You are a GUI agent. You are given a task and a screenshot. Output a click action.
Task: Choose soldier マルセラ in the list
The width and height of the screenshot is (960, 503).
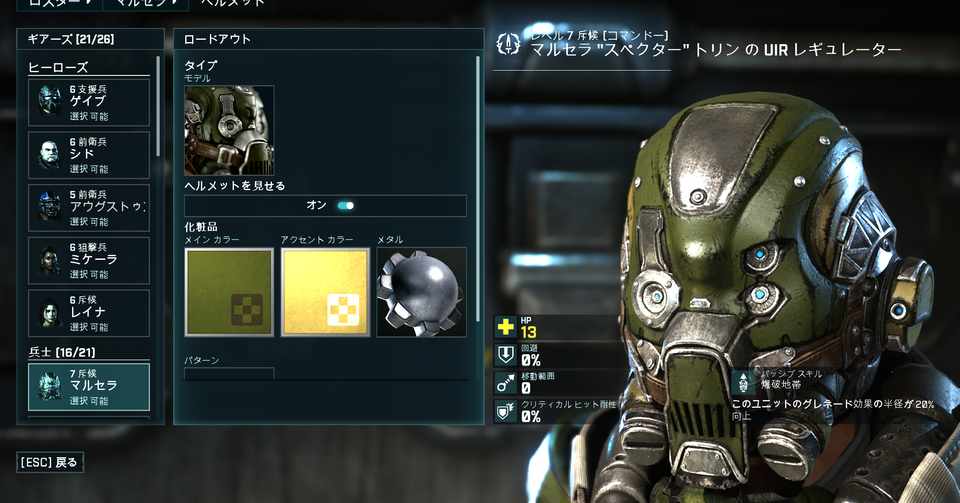(x=88, y=387)
